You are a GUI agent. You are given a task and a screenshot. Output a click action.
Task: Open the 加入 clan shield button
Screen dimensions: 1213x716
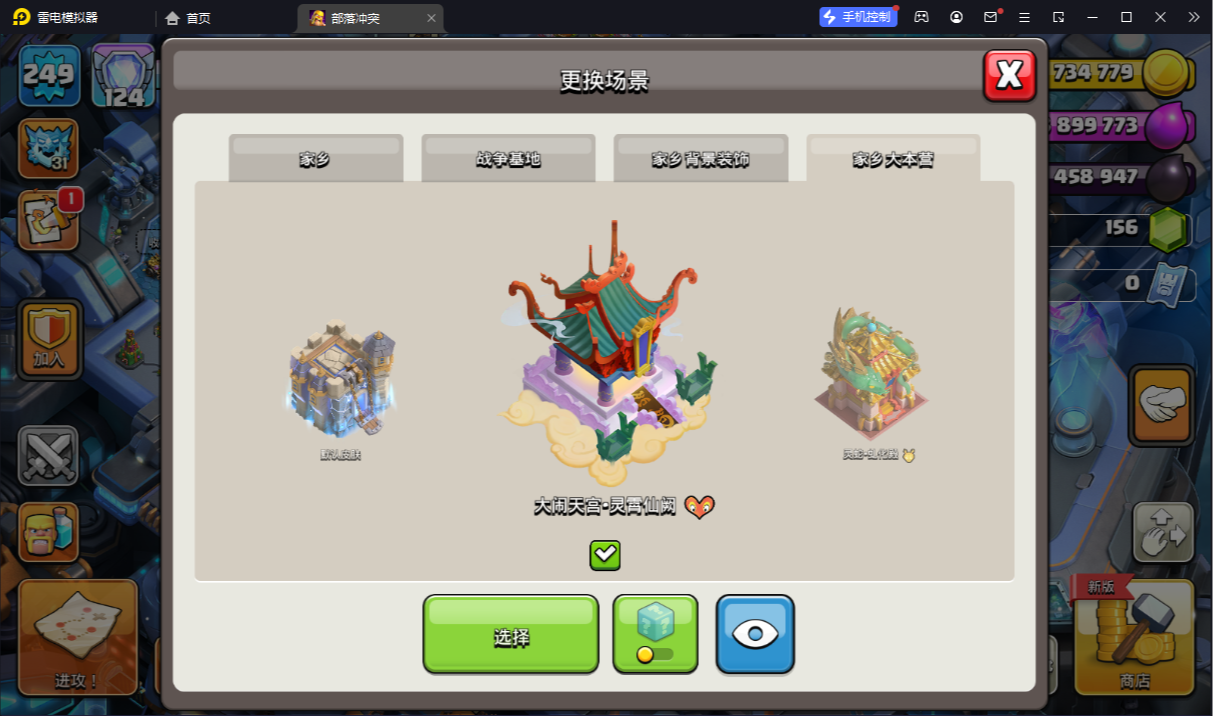tap(49, 339)
